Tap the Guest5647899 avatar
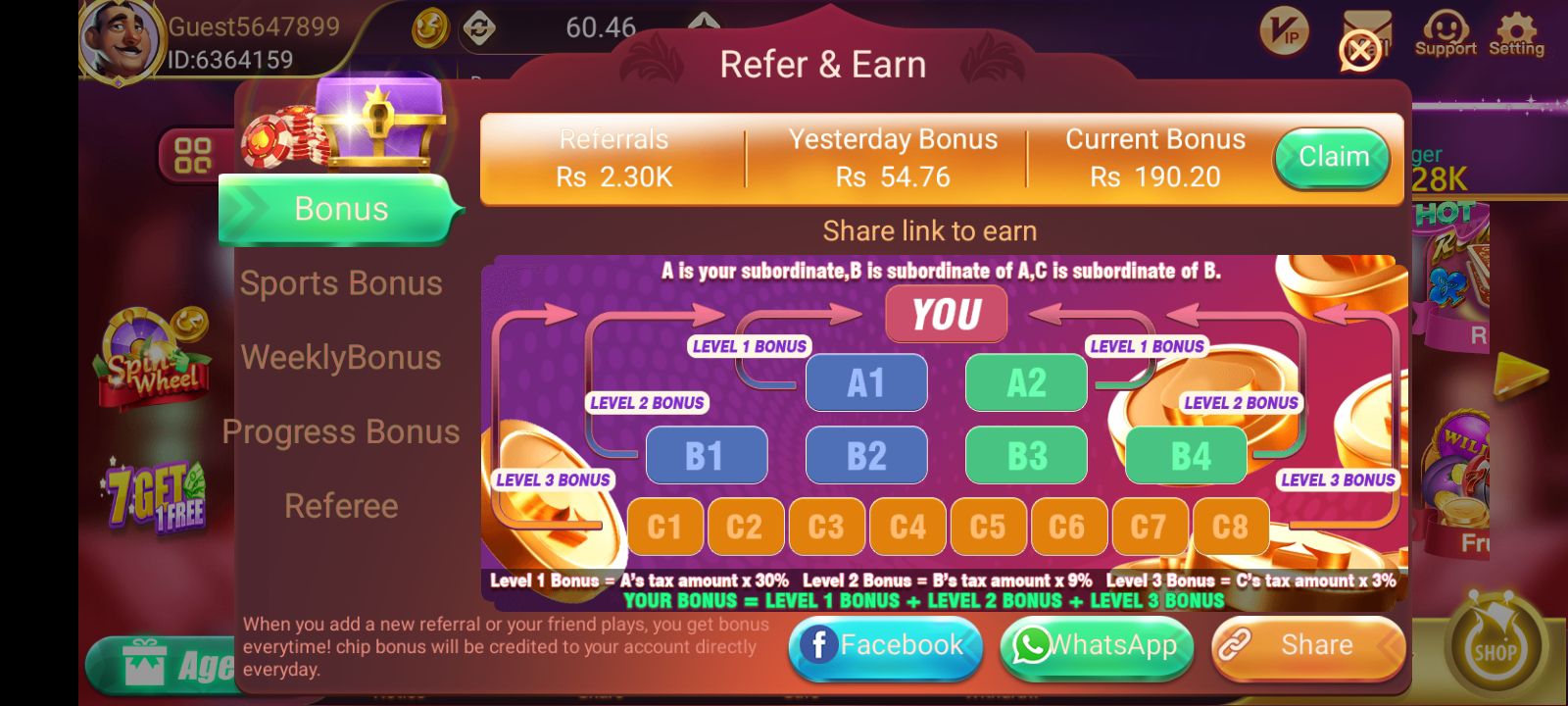 [x=118, y=37]
